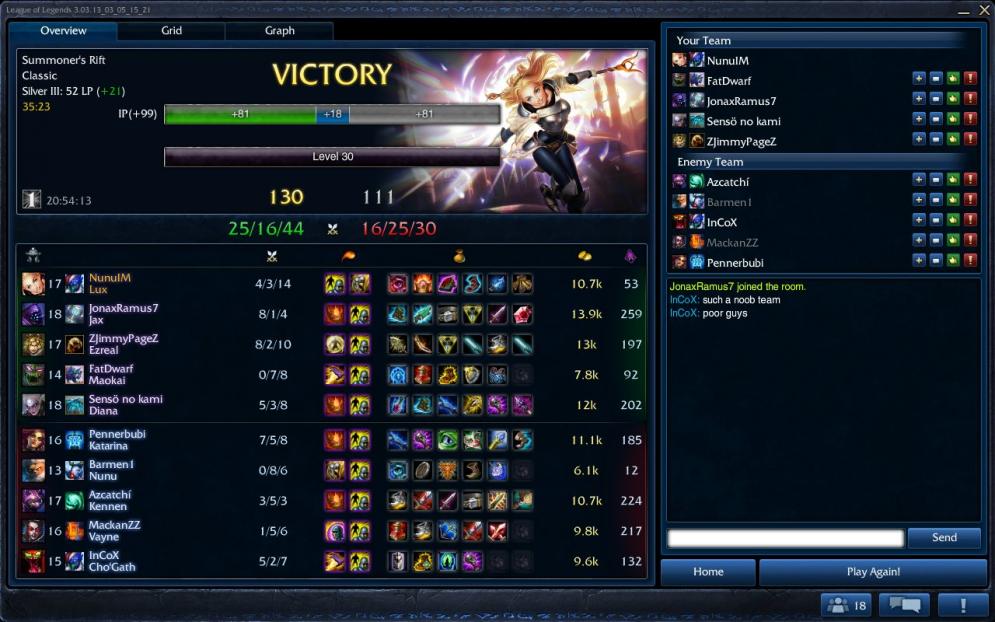Click the Play Again! button
This screenshot has width=995, height=622.
pos(873,572)
